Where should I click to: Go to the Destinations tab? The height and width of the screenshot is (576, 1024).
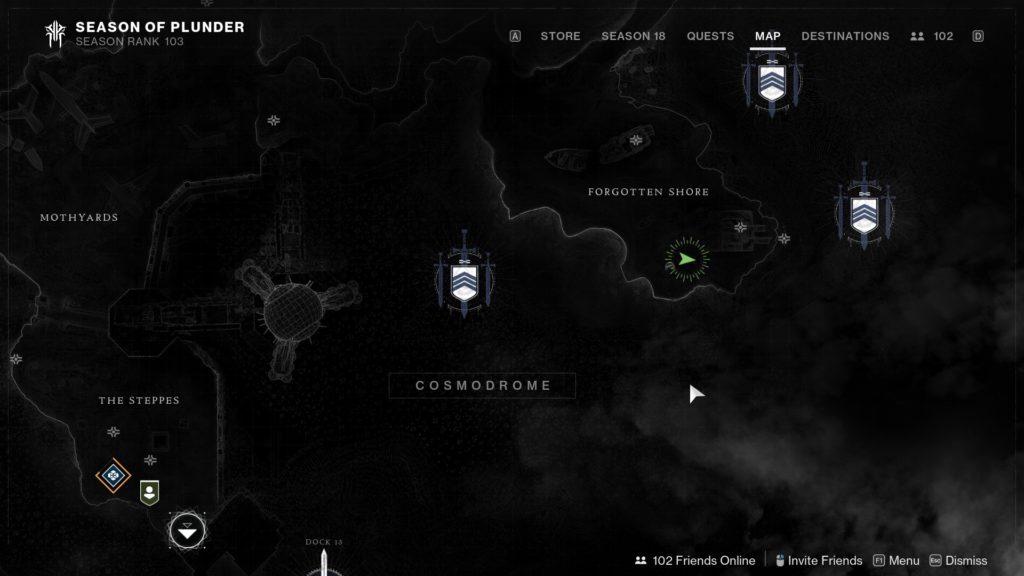coord(845,36)
